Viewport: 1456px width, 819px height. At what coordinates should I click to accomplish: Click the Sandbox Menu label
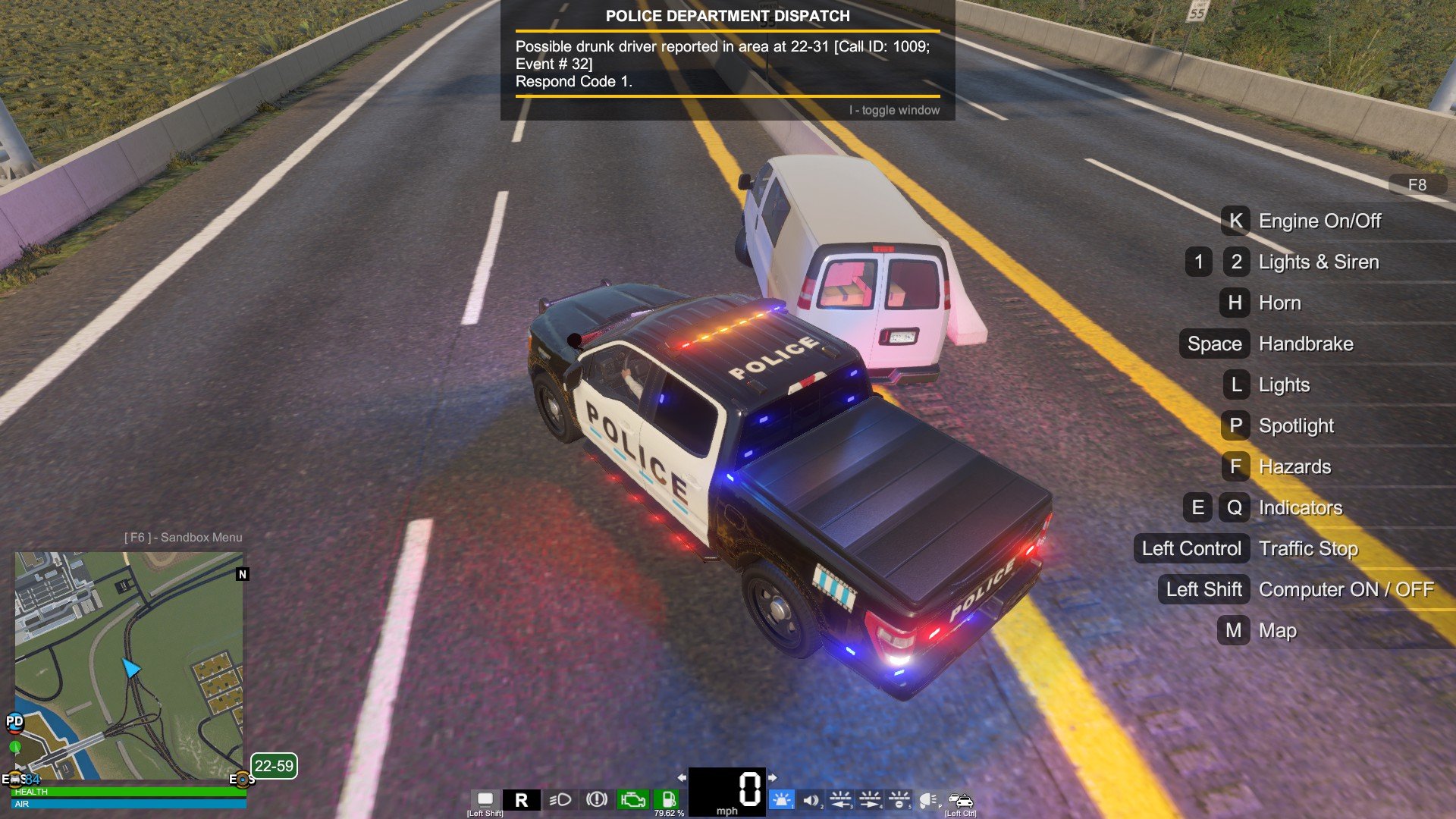[184, 537]
